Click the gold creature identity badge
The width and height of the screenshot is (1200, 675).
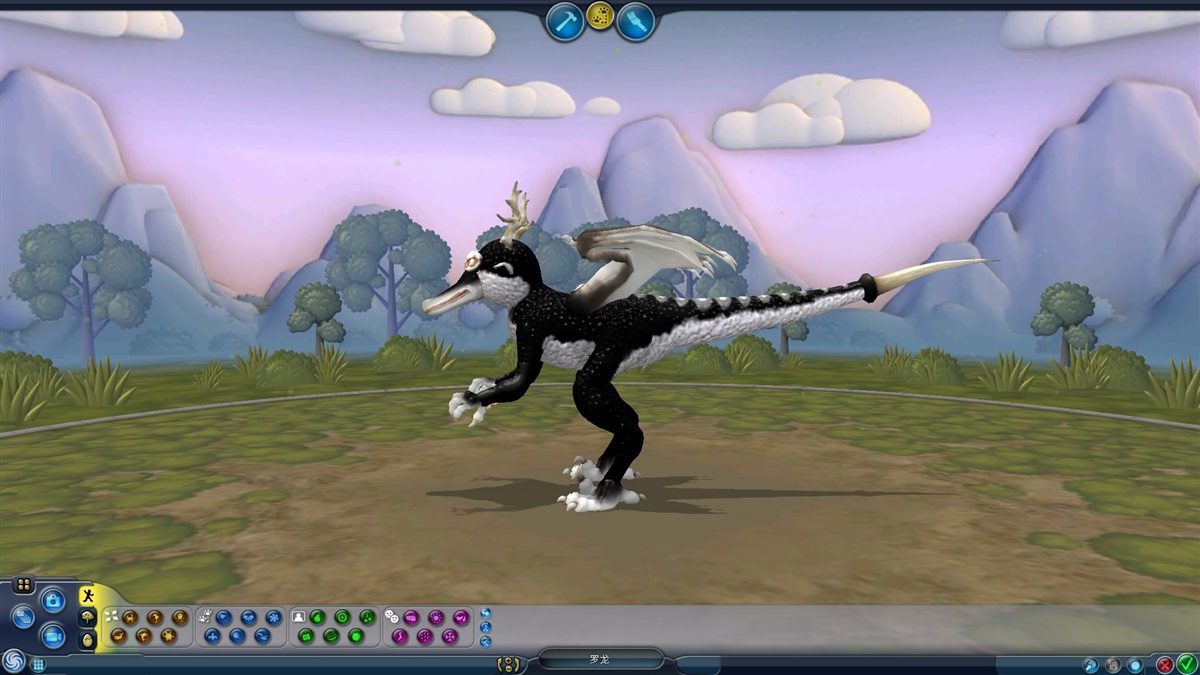click(509, 663)
